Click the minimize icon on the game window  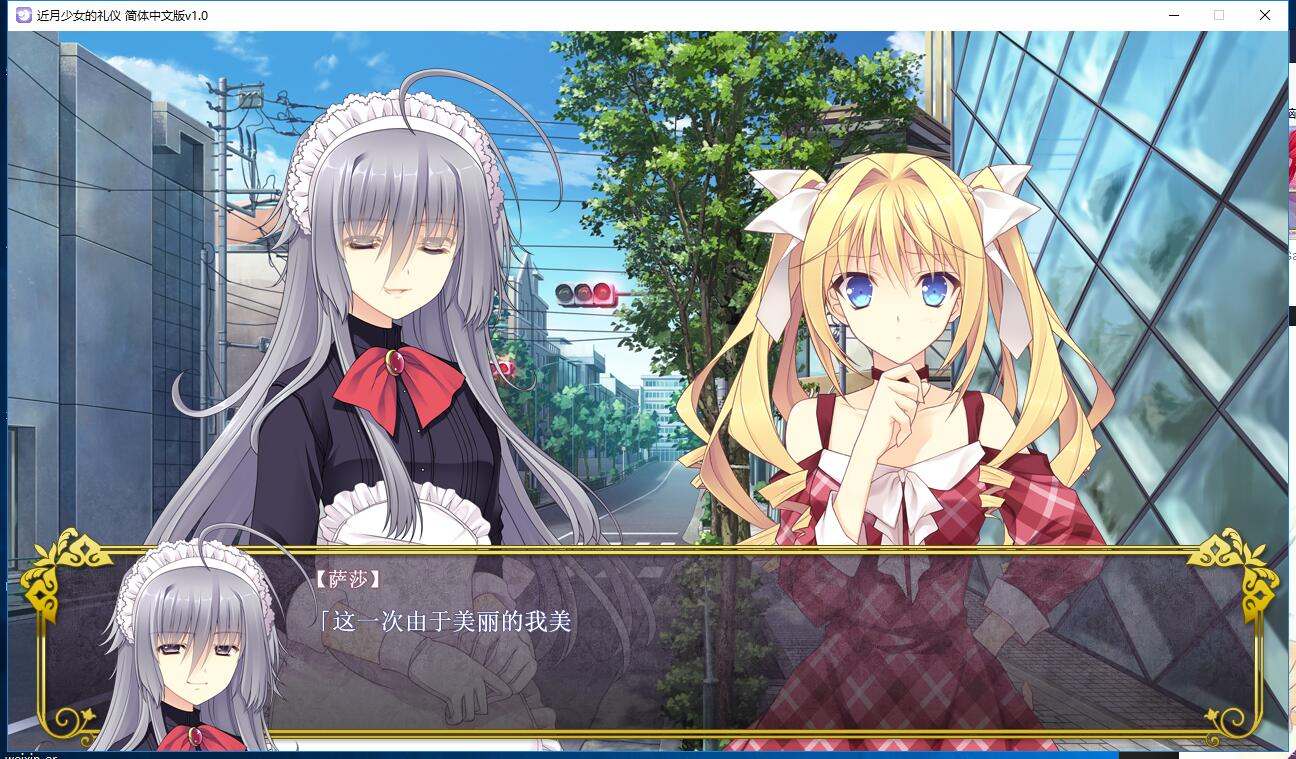[x=1172, y=15]
